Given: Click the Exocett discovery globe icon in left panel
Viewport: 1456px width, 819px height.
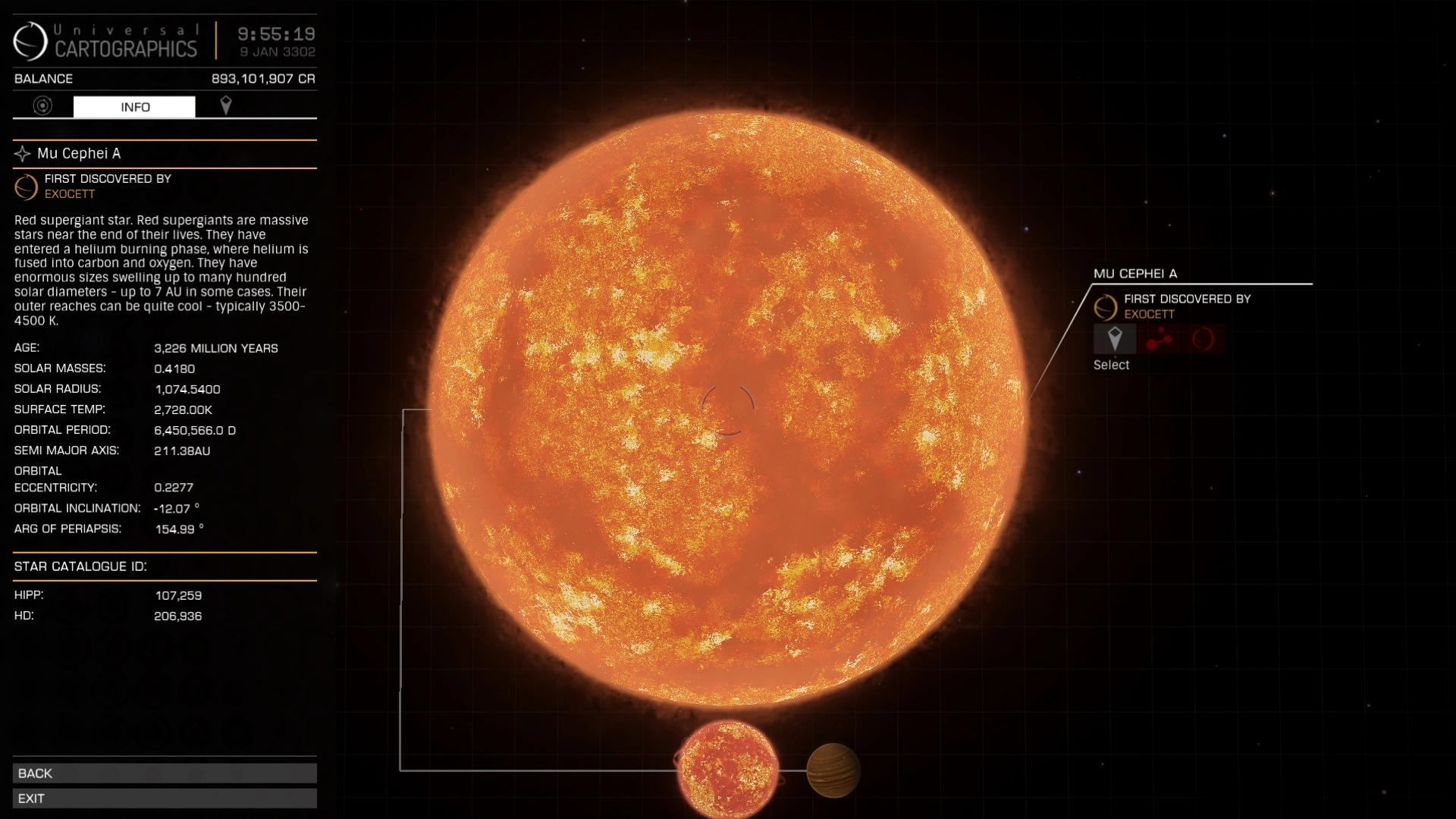Looking at the screenshot, I should pyautogui.click(x=25, y=187).
